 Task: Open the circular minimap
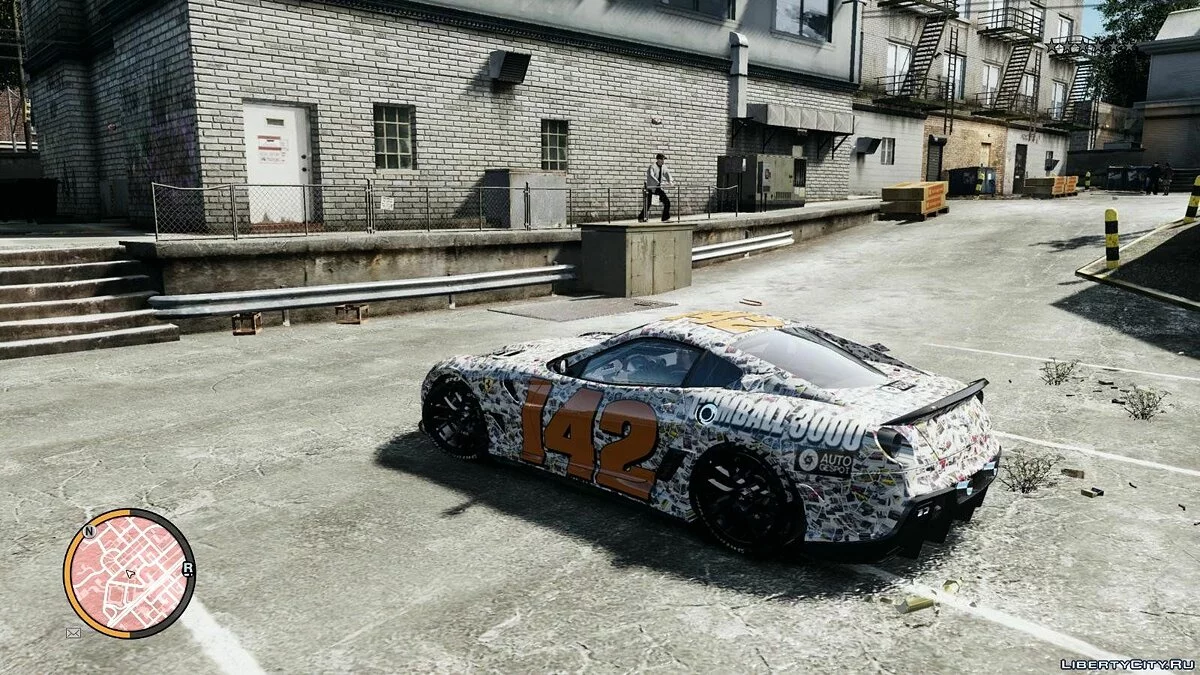tap(129, 574)
